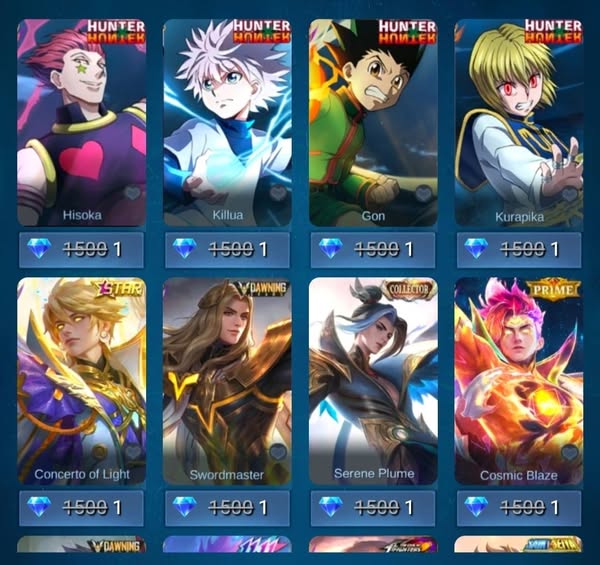Screen dimensions: 600x565
Task: Click the price button below Cosmic Blaze
Action: point(519,507)
